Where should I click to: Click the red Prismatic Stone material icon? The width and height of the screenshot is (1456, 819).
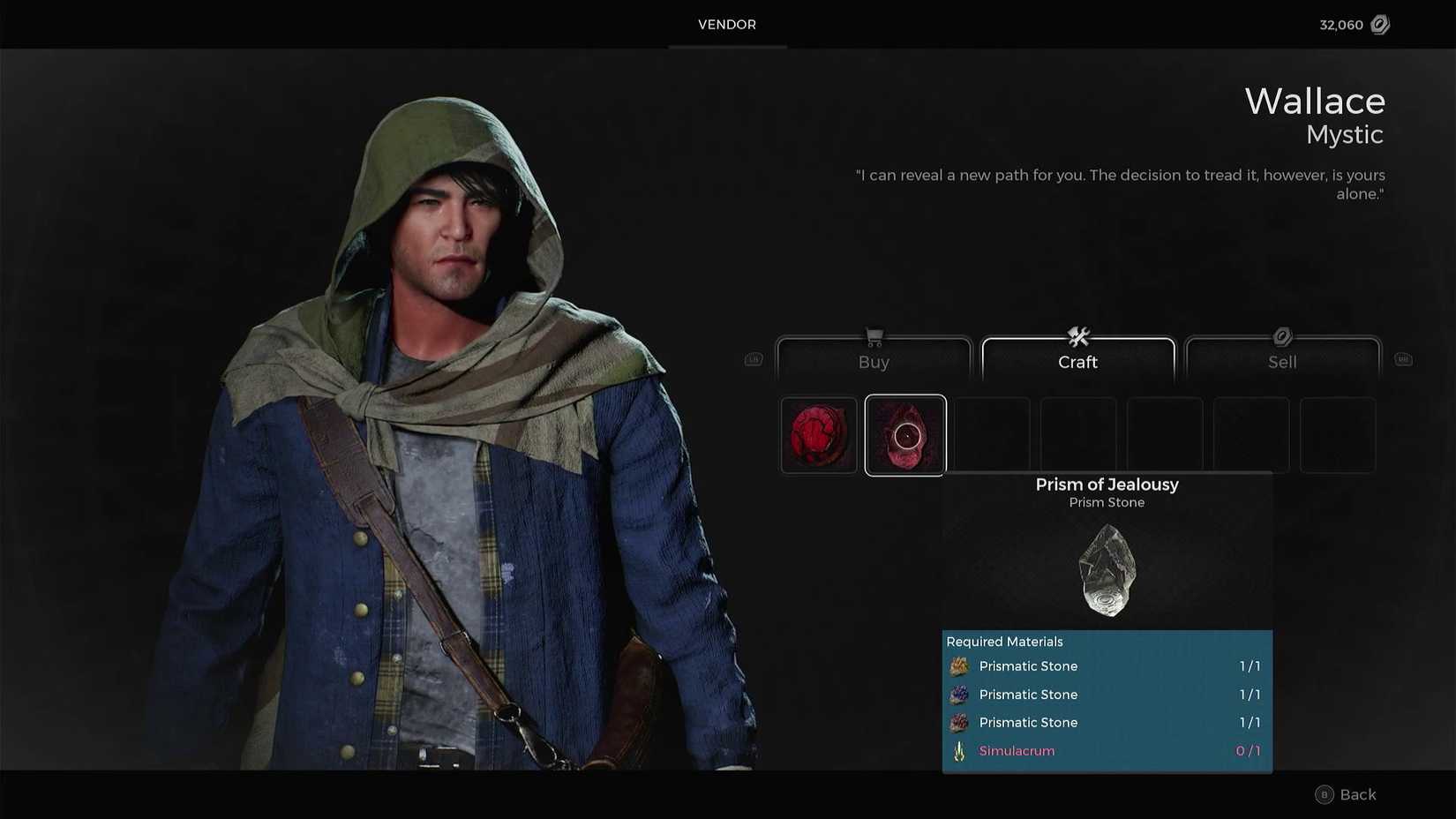click(959, 722)
